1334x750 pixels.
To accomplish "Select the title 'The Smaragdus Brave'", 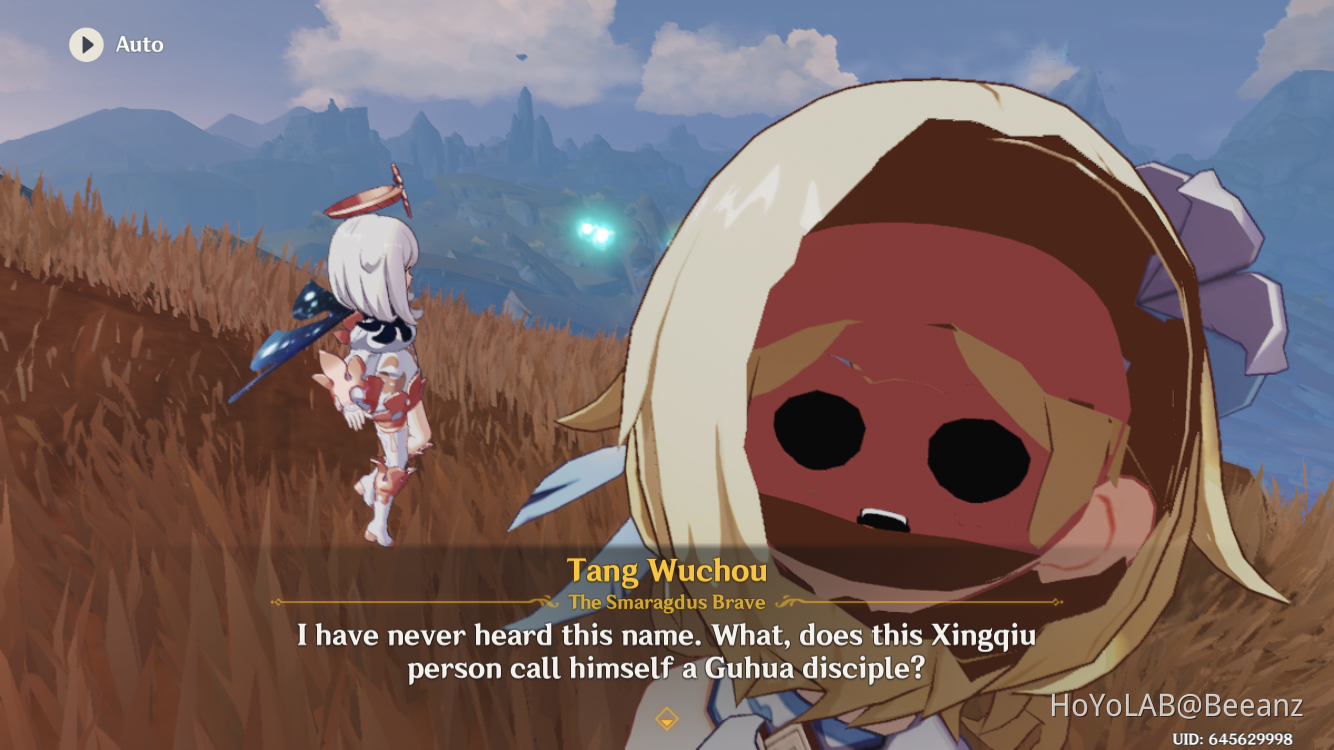I will coord(667,603).
